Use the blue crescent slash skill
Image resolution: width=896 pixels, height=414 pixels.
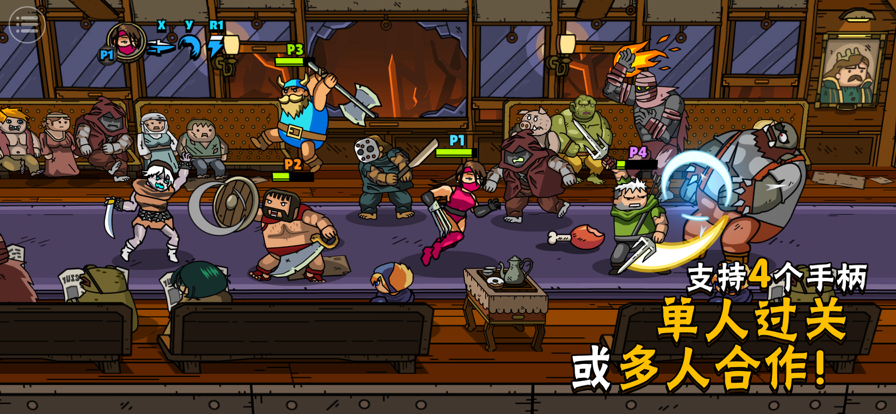(x=190, y=45)
